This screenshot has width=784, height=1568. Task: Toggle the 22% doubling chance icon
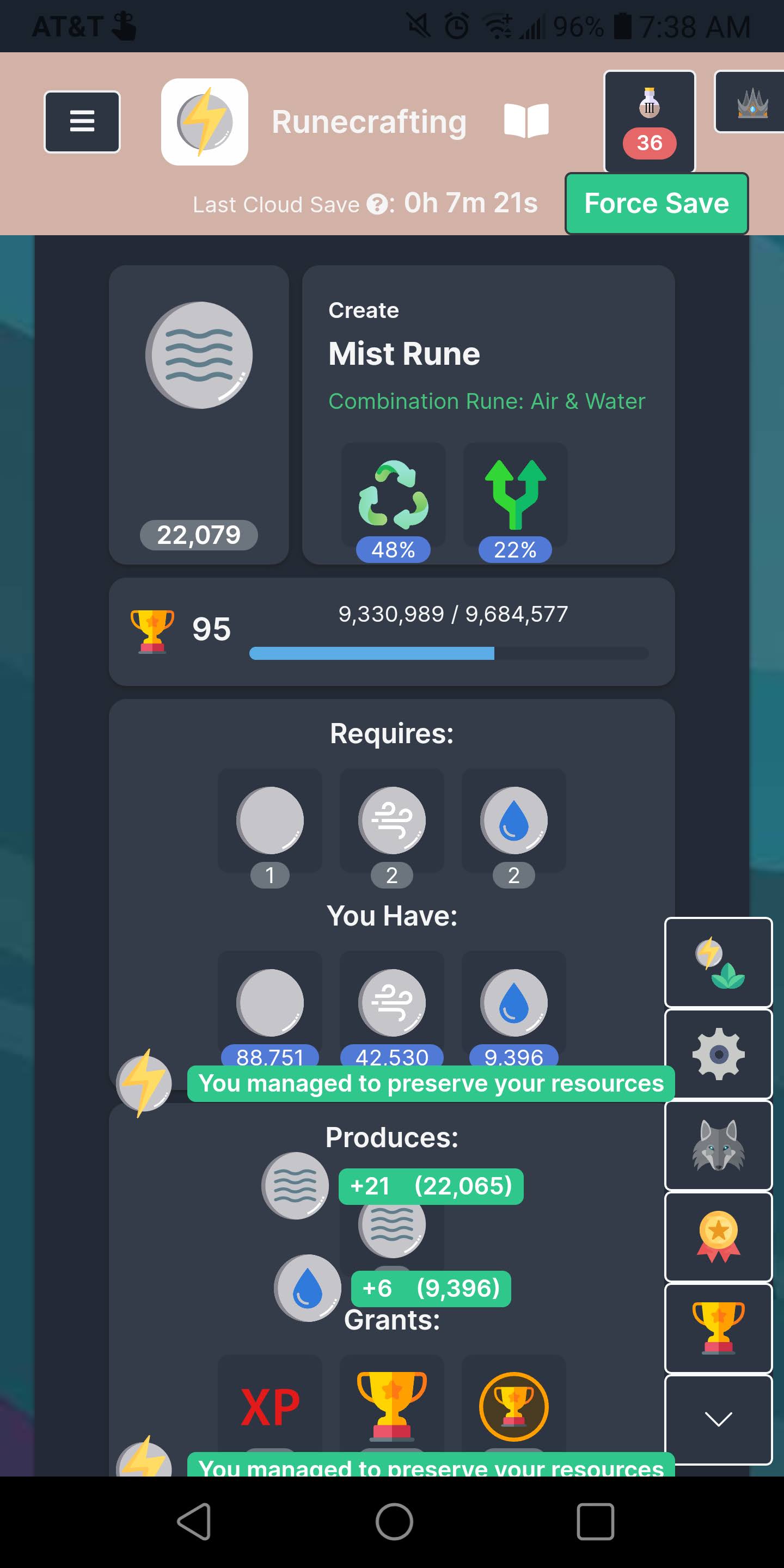[514, 493]
